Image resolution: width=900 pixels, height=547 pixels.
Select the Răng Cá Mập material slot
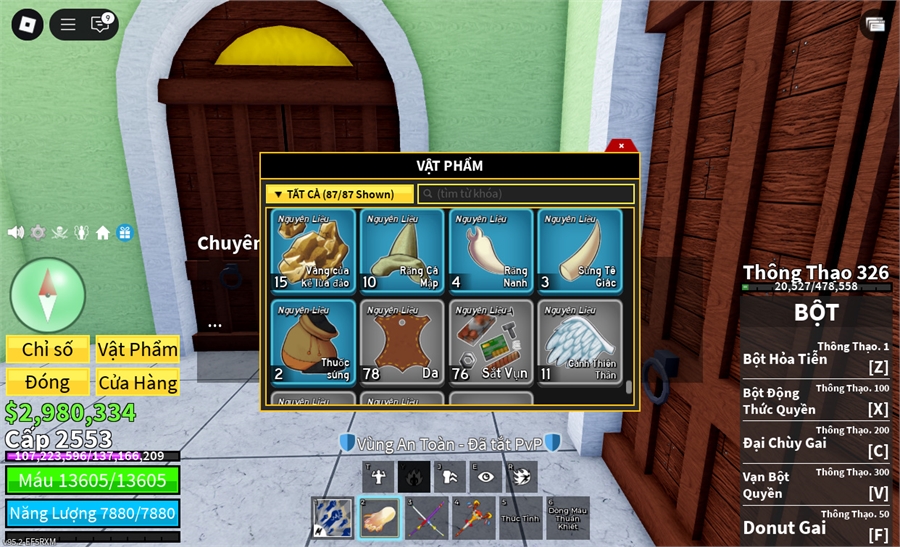click(402, 250)
